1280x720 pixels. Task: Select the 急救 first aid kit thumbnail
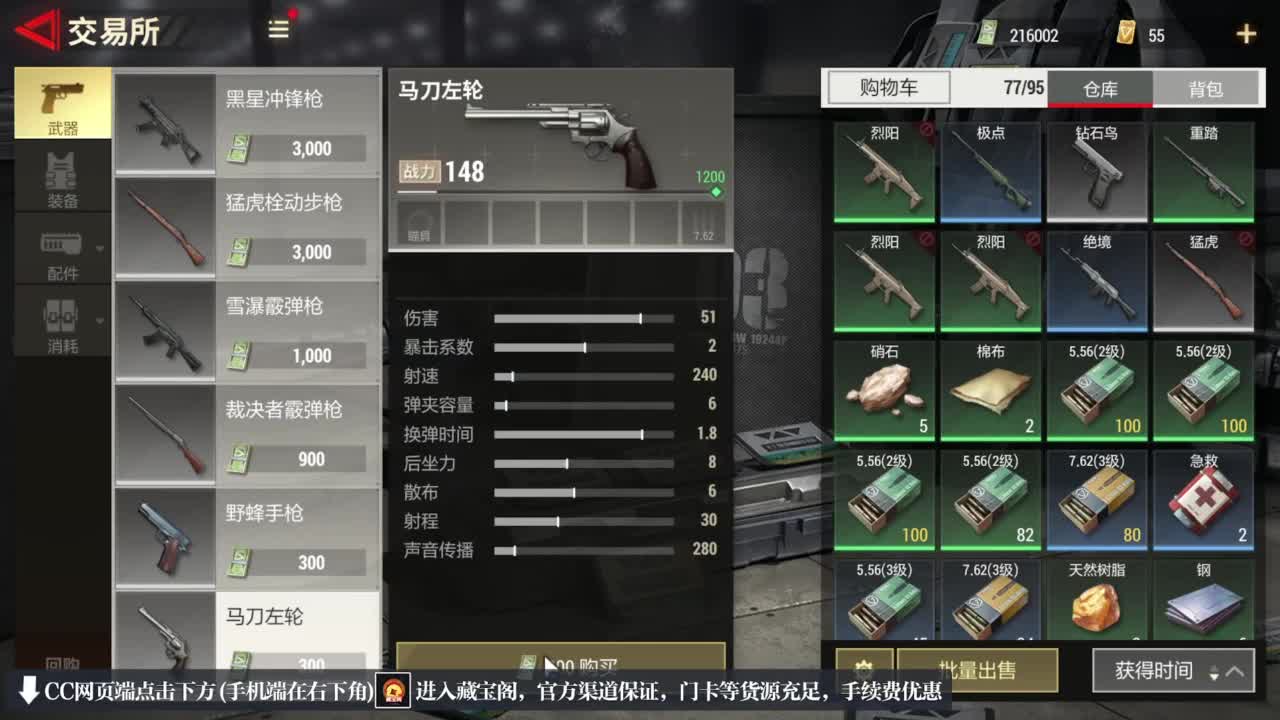[1204, 498]
